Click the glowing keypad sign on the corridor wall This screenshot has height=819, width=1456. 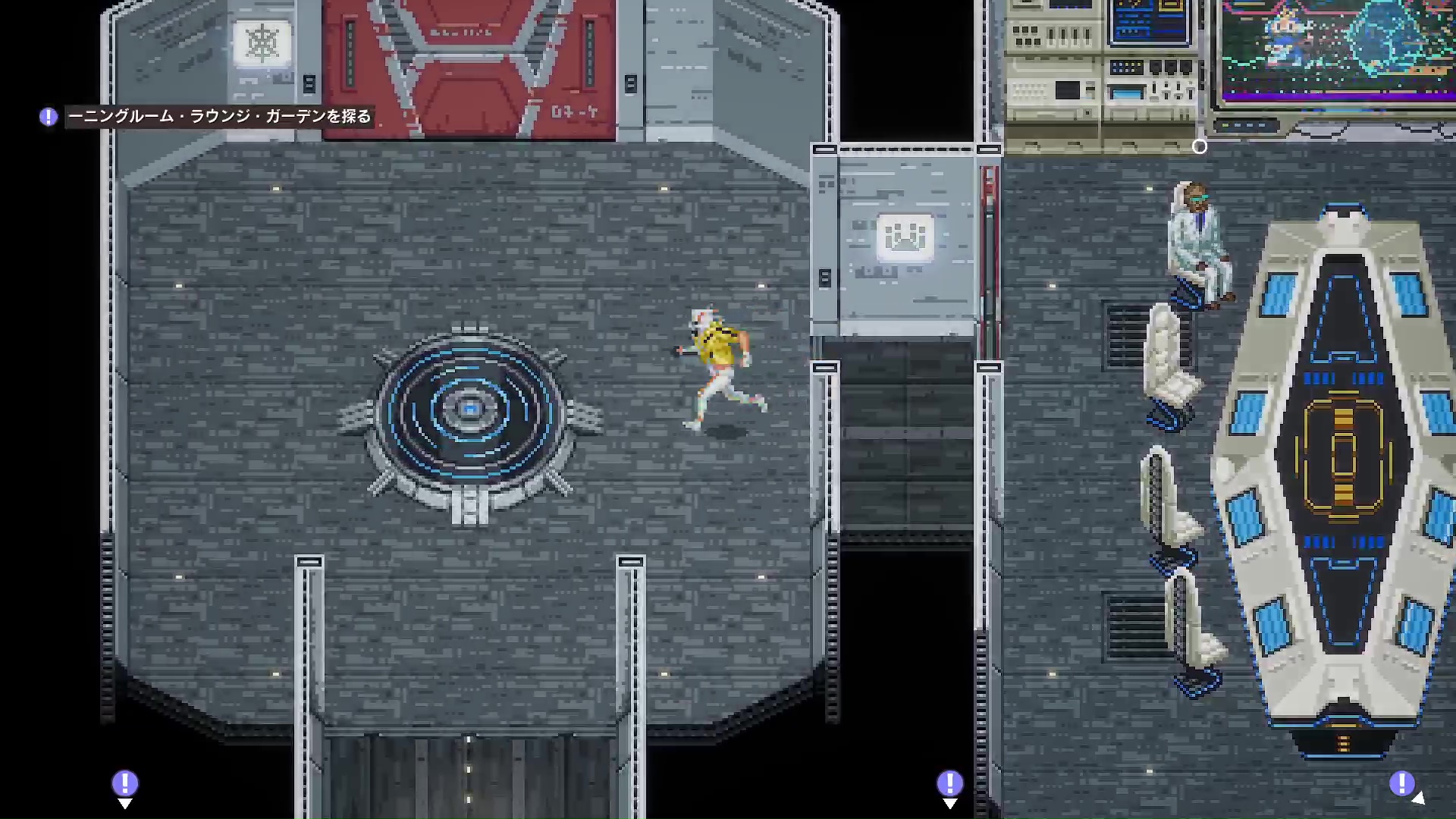tap(905, 237)
